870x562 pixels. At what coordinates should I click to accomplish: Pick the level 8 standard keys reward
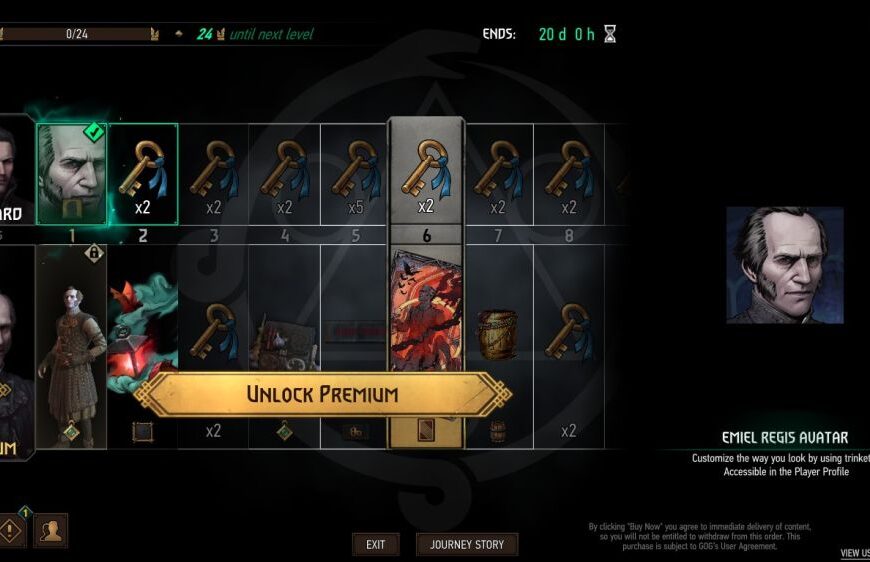click(x=568, y=172)
